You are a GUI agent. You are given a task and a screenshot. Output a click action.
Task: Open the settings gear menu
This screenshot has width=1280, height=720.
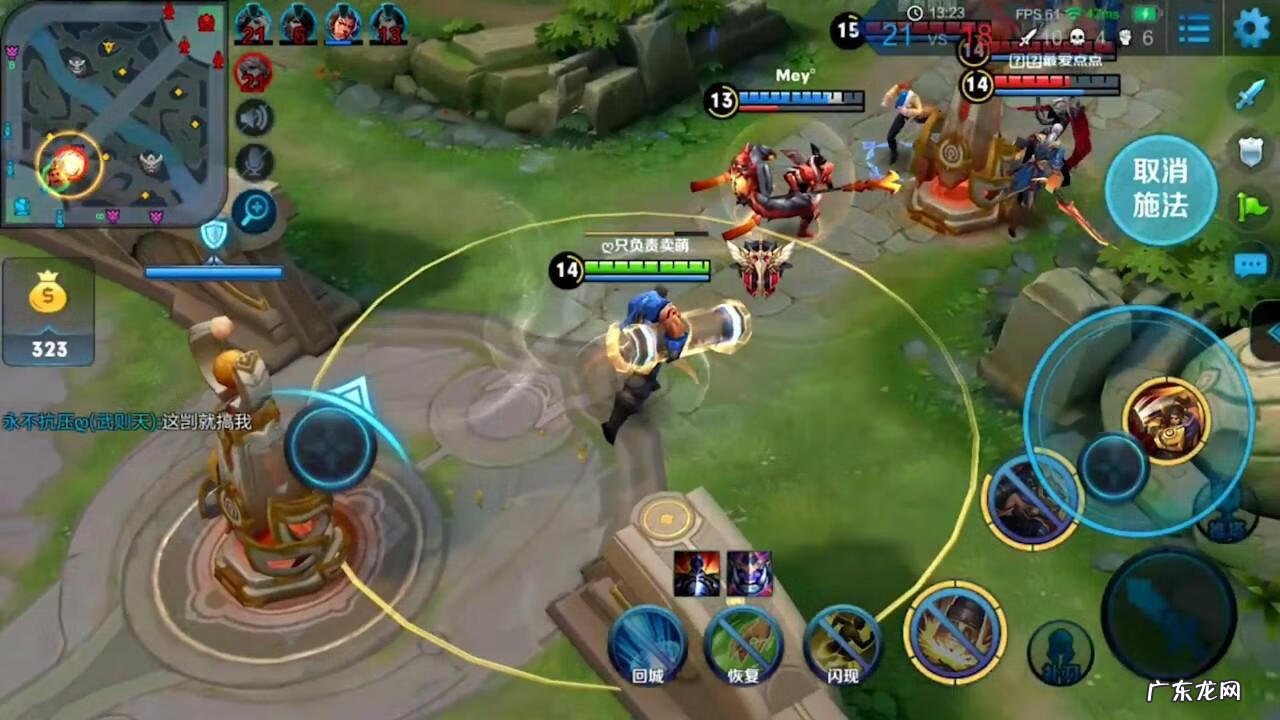coord(1251,28)
